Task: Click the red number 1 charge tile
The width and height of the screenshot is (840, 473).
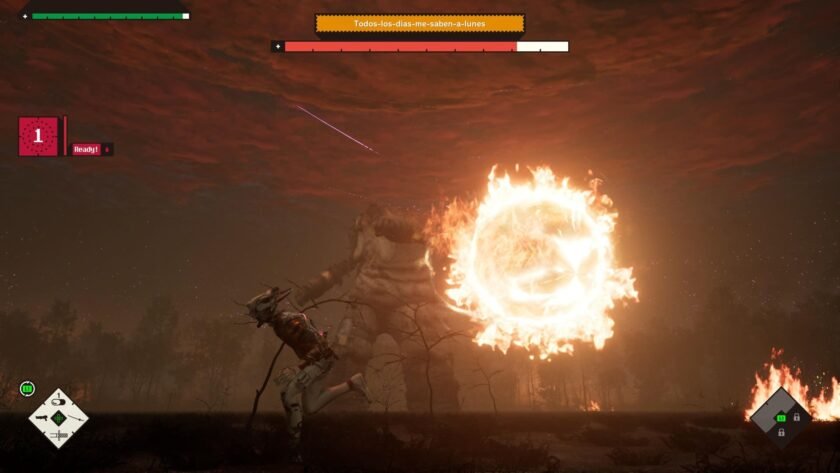Action: pos(38,137)
